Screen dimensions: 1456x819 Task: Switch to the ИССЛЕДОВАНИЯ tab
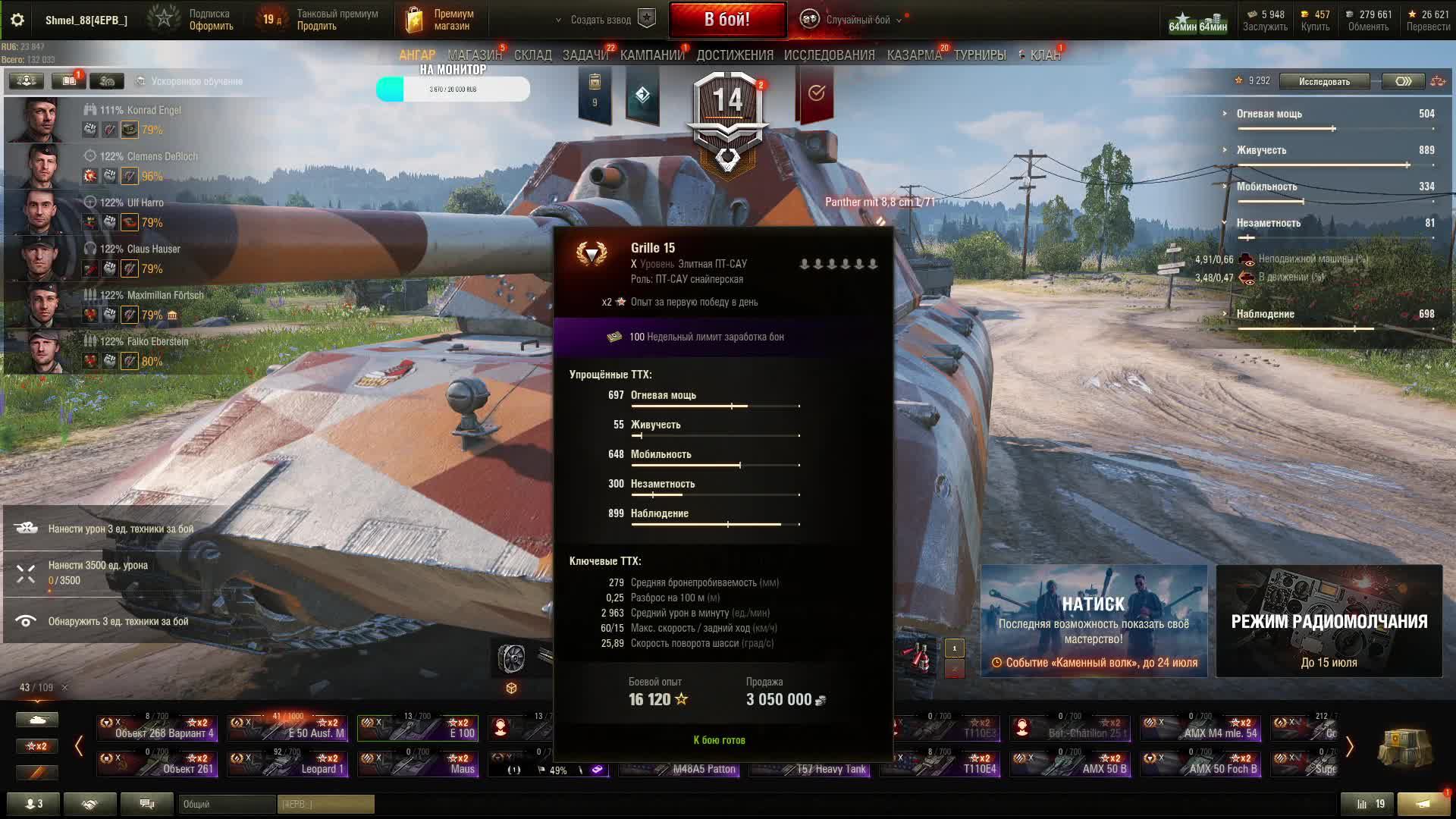829,55
